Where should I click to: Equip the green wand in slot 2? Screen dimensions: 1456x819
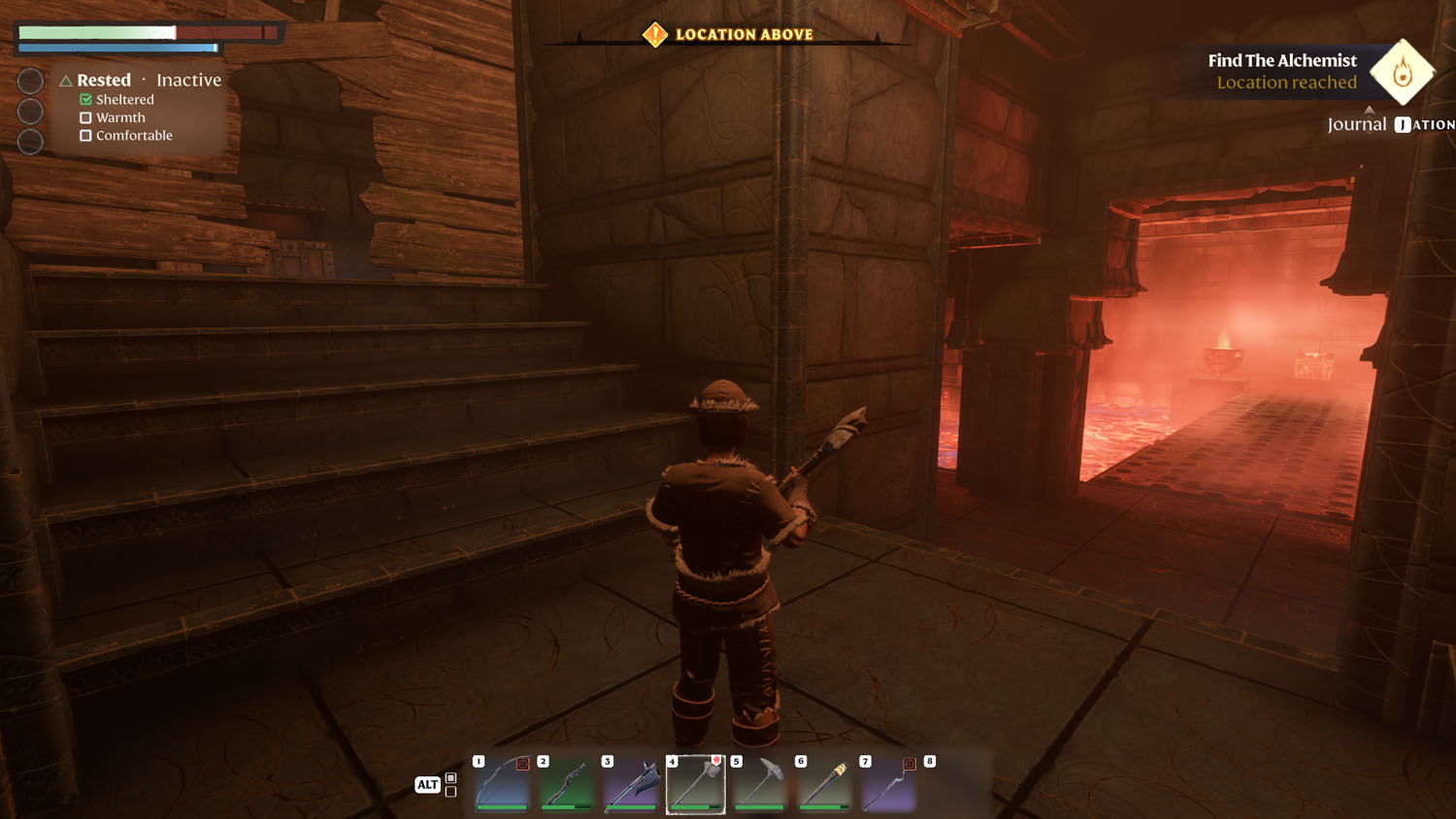pos(567,785)
